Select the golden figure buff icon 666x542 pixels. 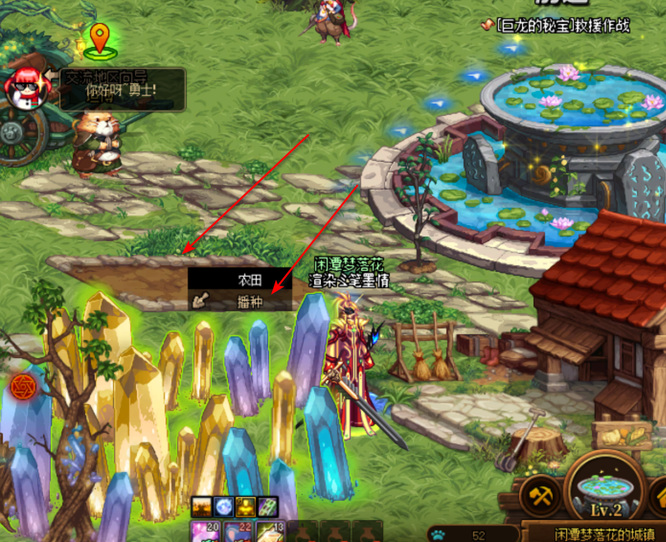(246, 507)
